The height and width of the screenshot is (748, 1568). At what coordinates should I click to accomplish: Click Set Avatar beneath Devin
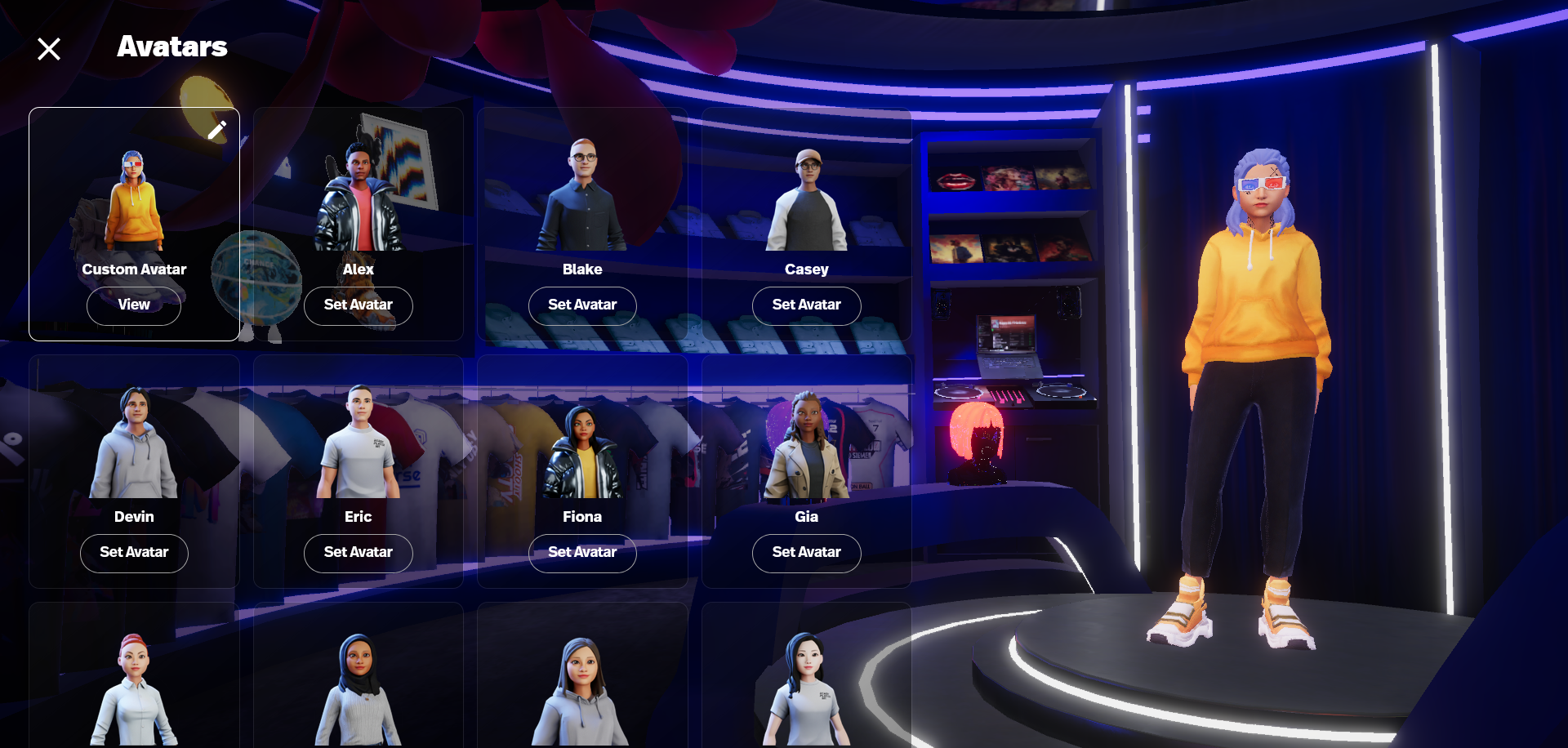(x=134, y=553)
